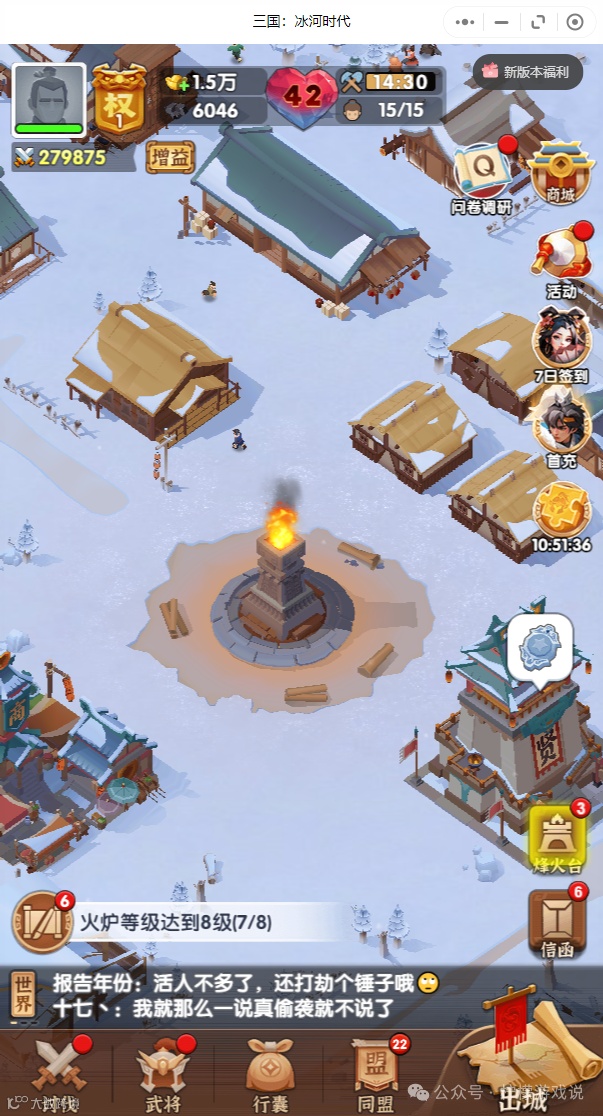Image resolution: width=603 pixels, height=1116 pixels.
Task: Enter the 商城 shop
Action: click(555, 172)
